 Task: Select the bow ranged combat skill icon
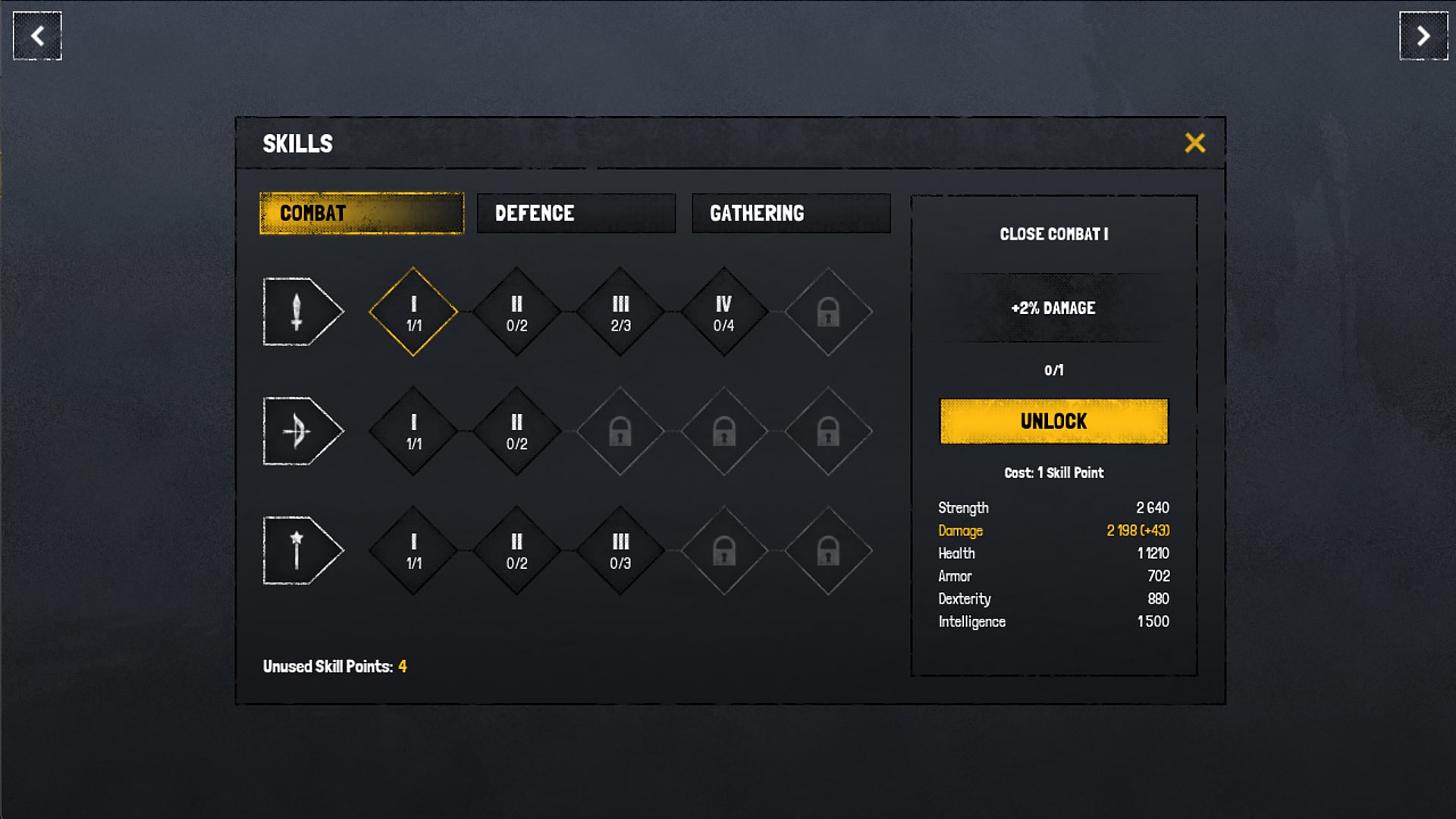302,430
